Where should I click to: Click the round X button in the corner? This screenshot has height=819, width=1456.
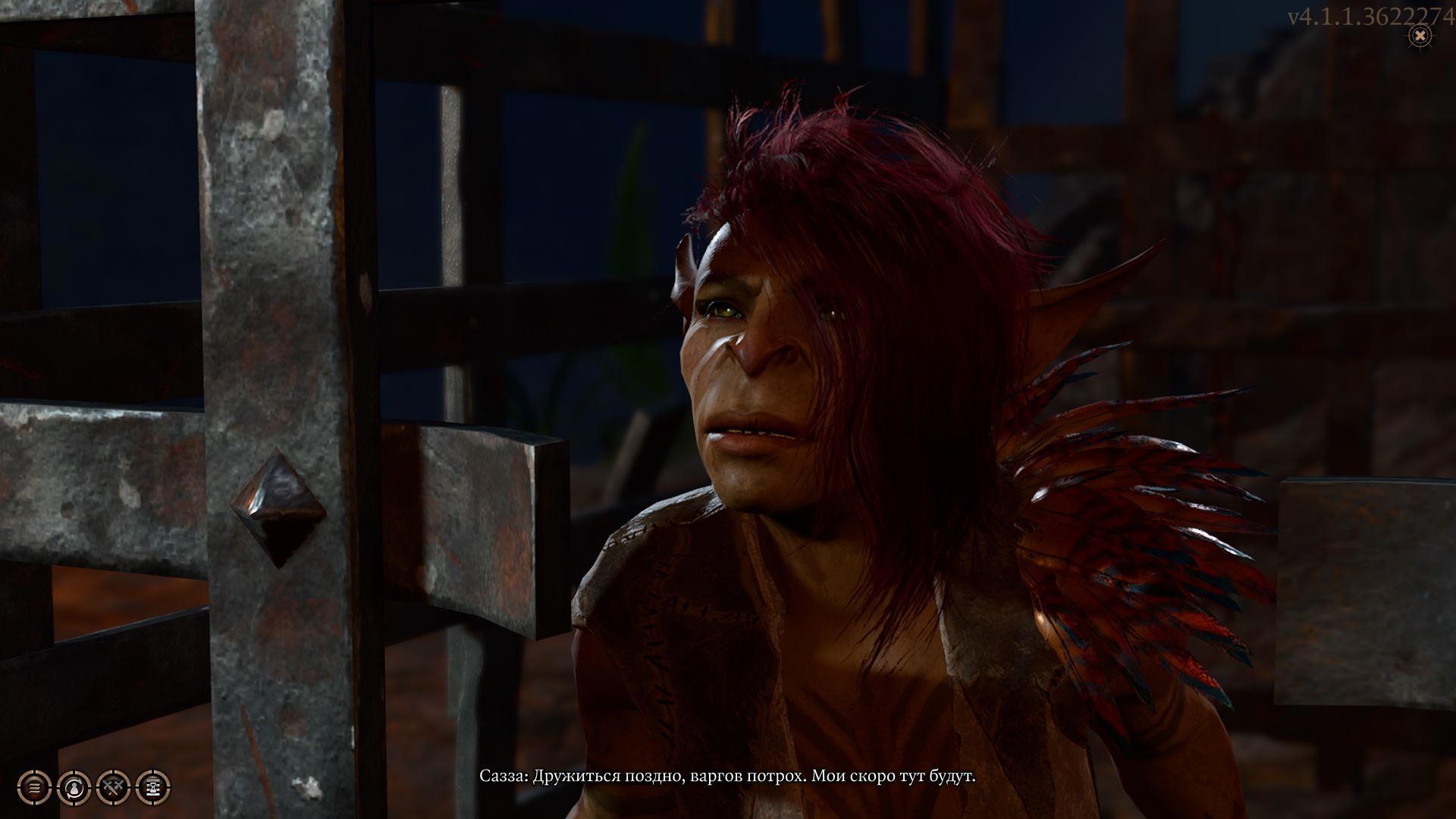[1420, 35]
